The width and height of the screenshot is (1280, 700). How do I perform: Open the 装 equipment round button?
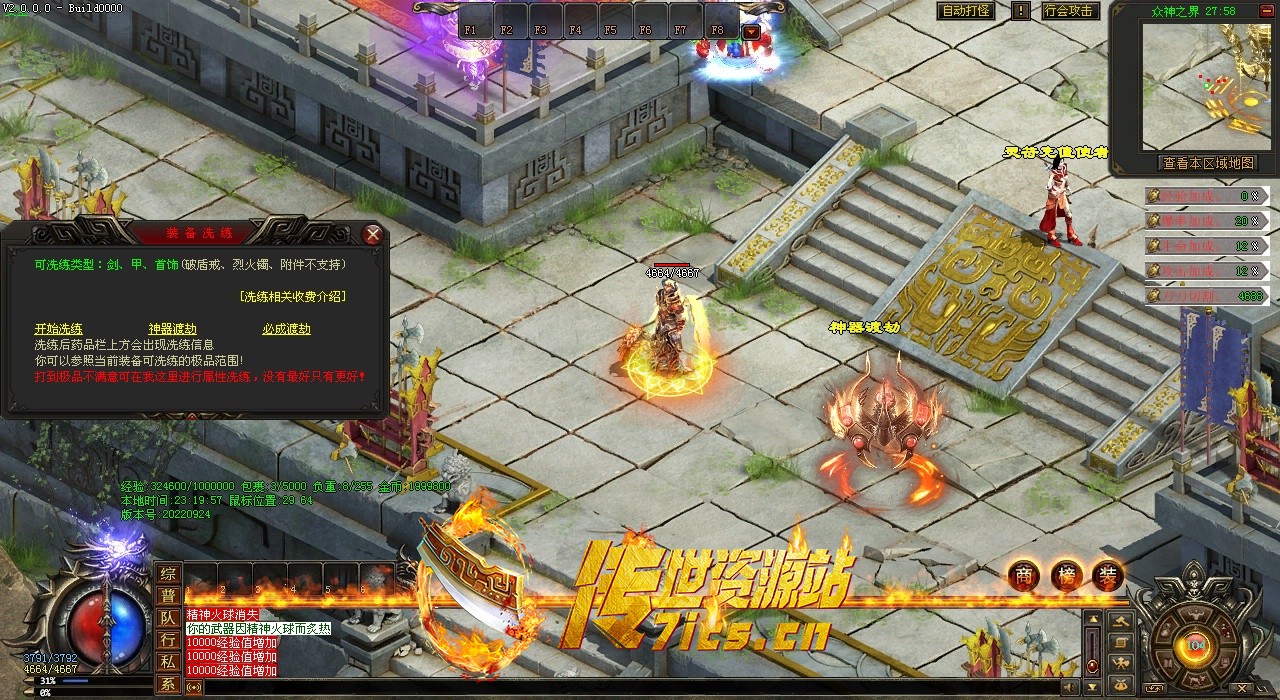point(1108,575)
